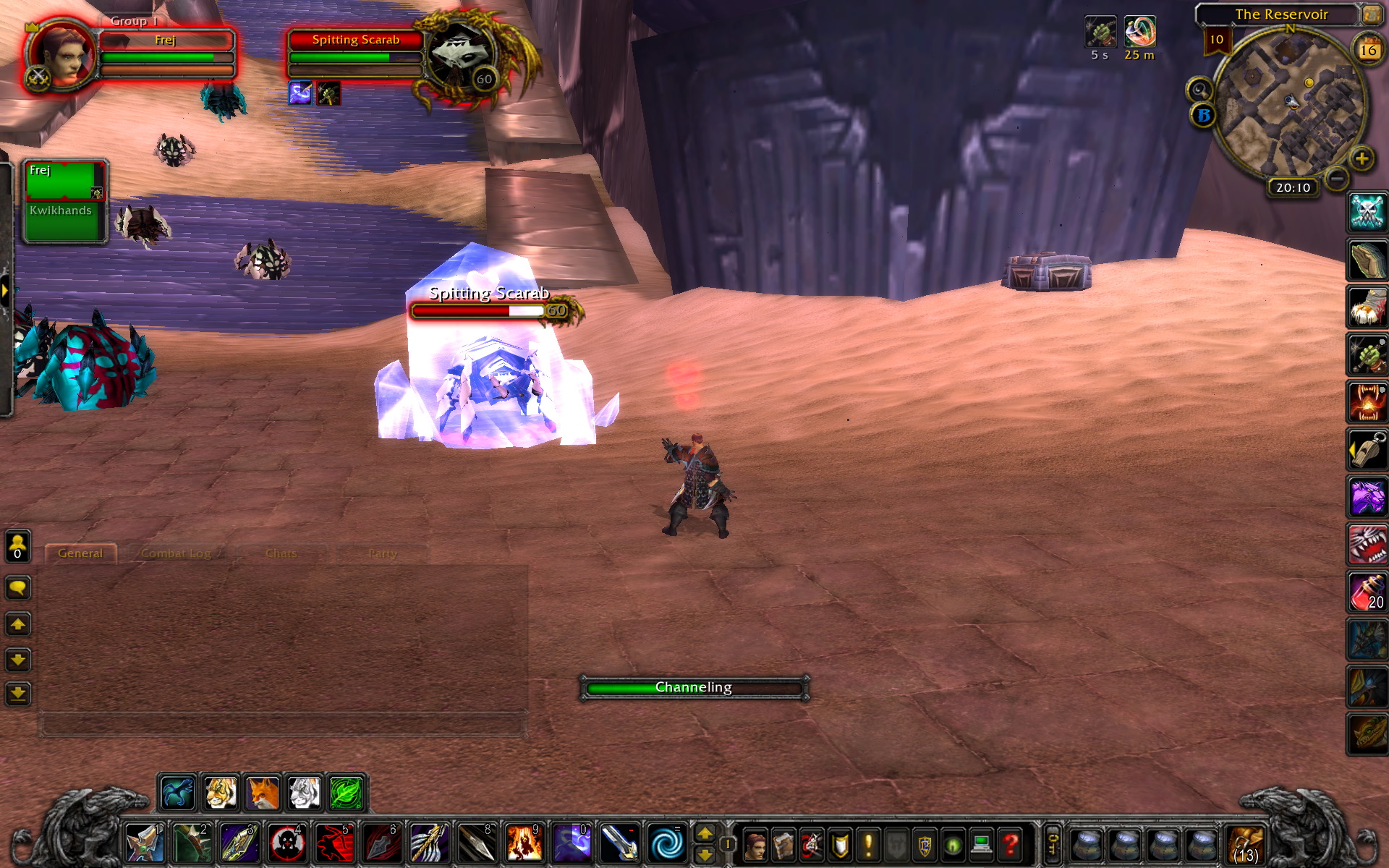Viewport: 1389px width, 868px height.
Task: Open the Help menu via red question mark
Action: [x=1009, y=844]
